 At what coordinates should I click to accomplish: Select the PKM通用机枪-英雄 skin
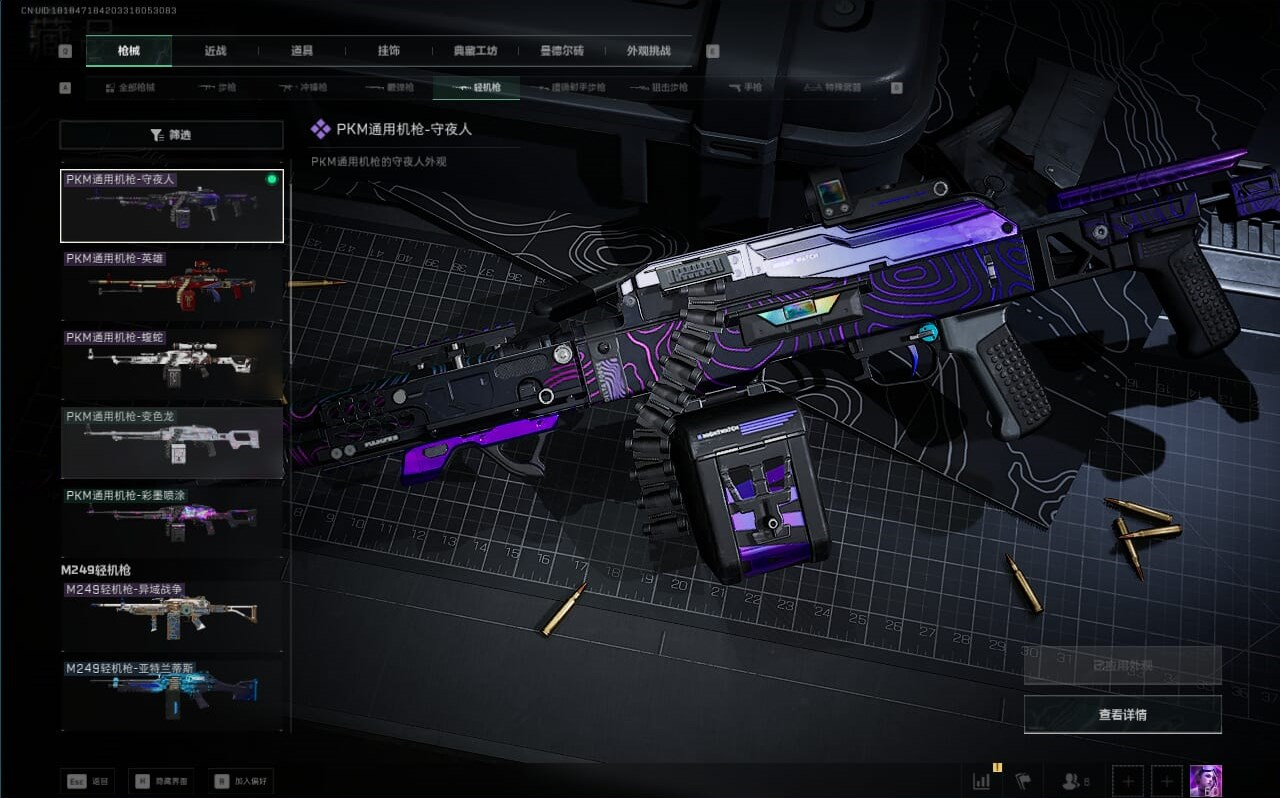click(172, 283)
